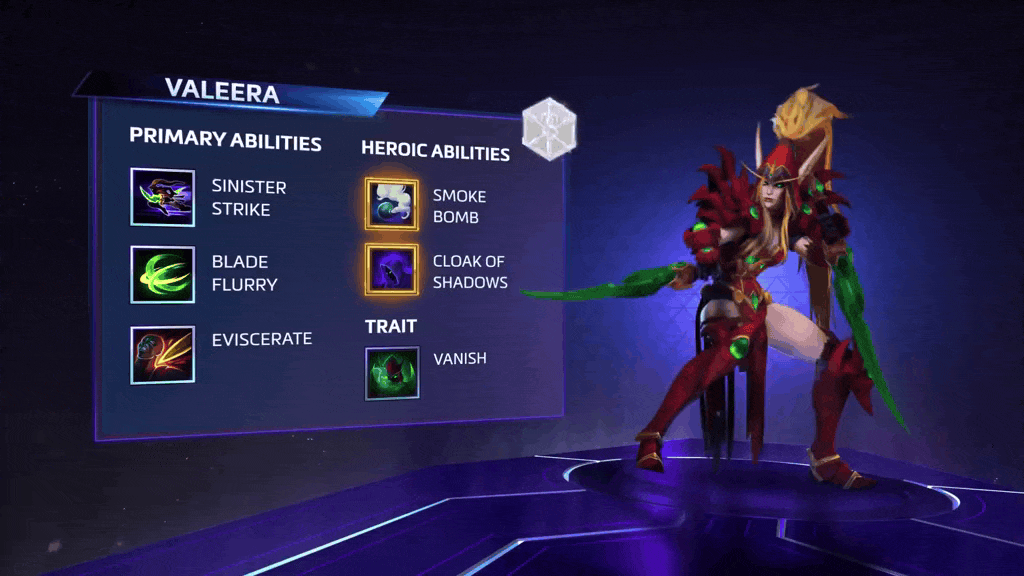Select the Smoke Bomb heroic ability
The height and width of the screenshot is (576, 1024).
391,203
